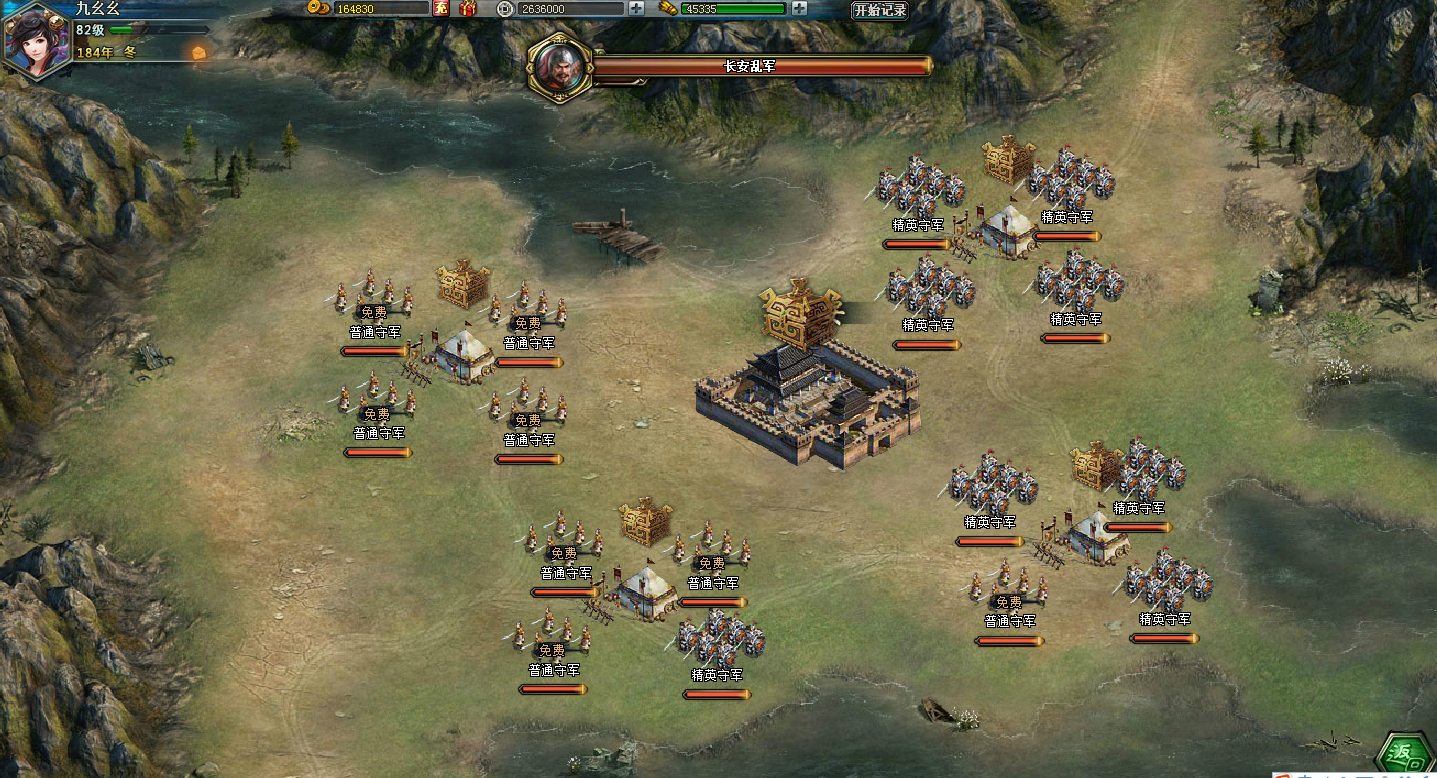Viewport: 1437px width, 778px height.
Task: Open the large golden chest above the fortress
Action: (800, 312)
